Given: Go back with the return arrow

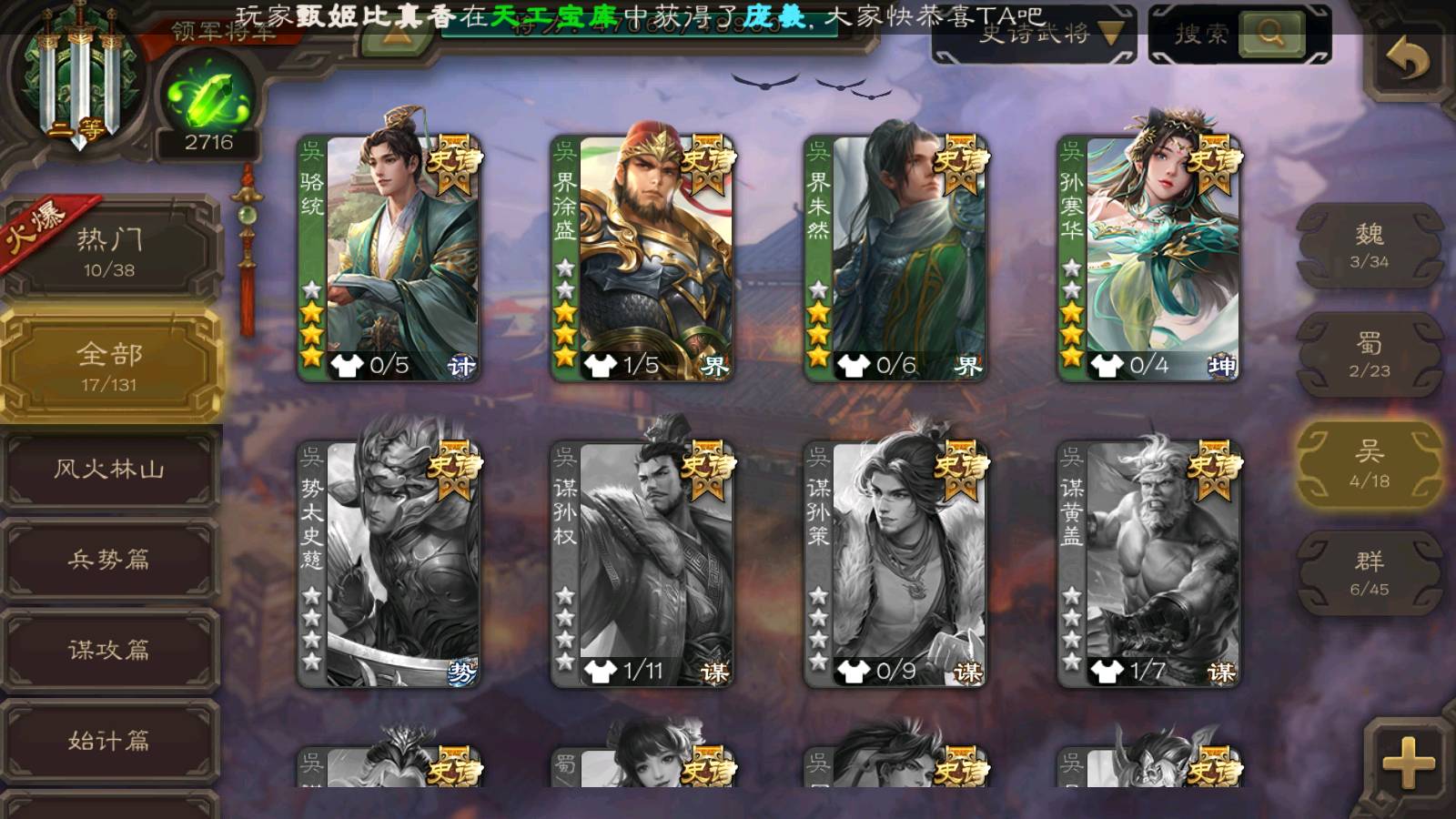Looking at the screenshot, I should 1407,60.
